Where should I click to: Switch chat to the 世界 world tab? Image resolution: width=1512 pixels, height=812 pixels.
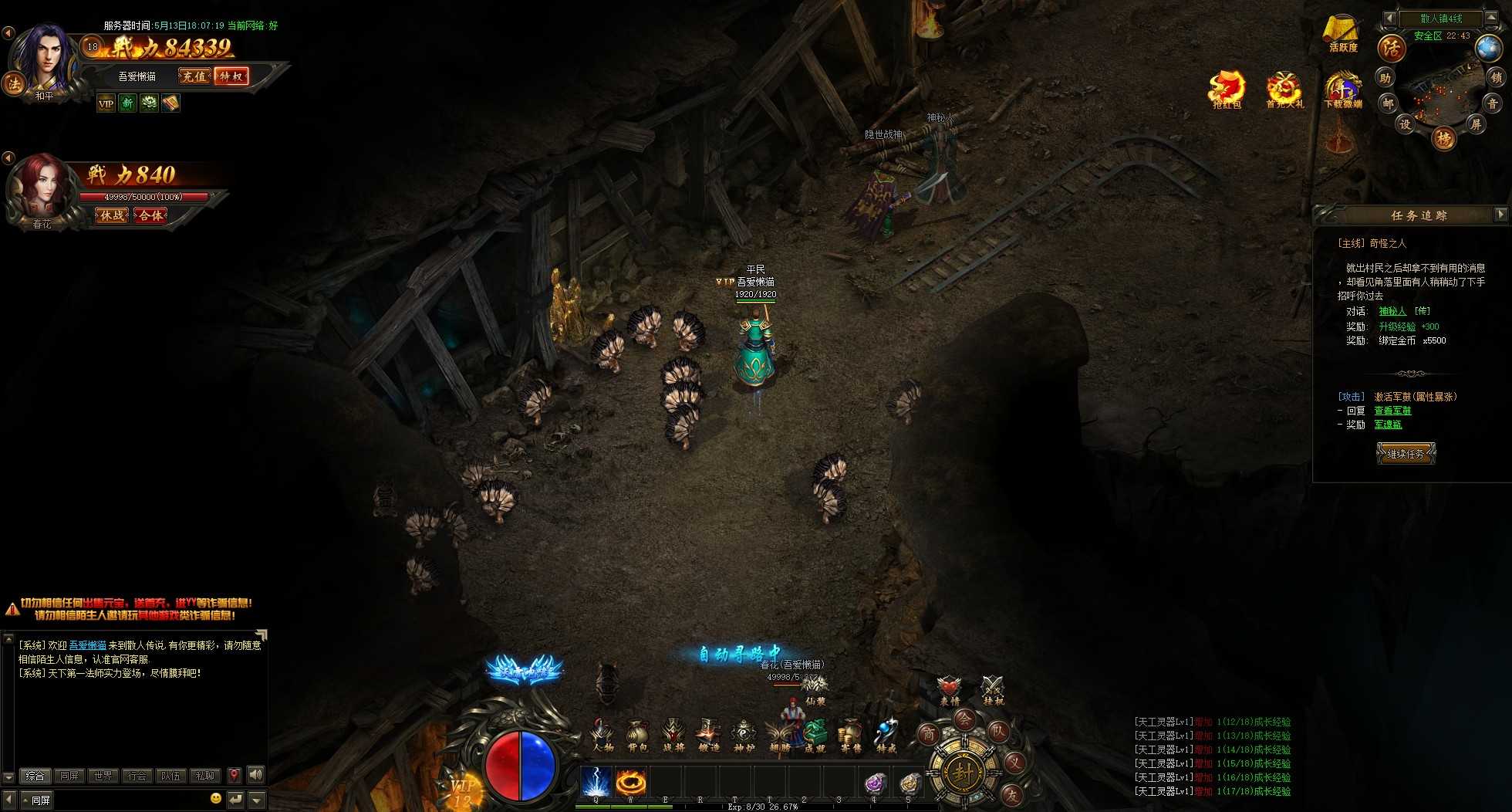tap(103, 776)
